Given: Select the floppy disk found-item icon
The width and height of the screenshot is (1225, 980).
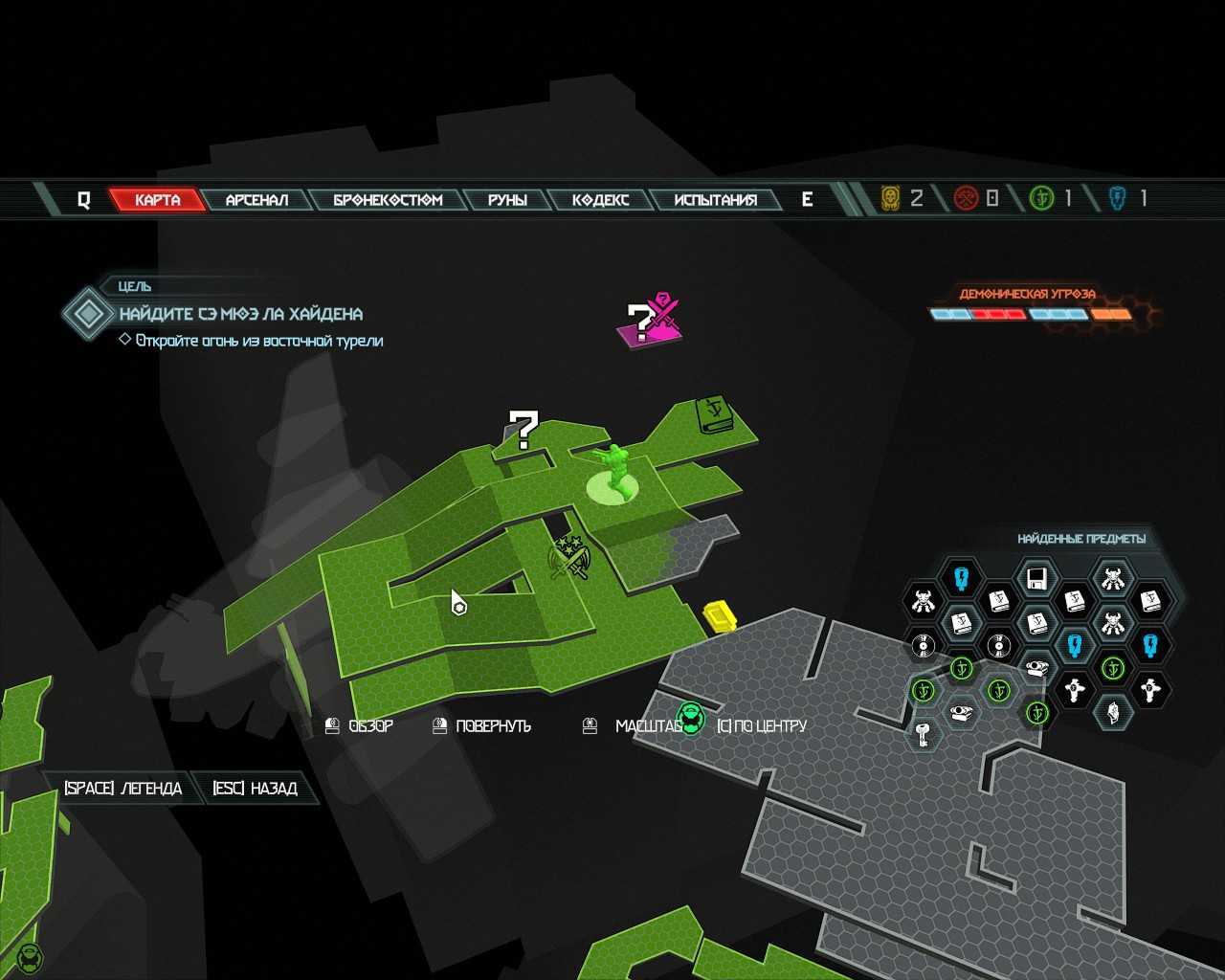Looking at the screenshot, I should click(1036, 579).
